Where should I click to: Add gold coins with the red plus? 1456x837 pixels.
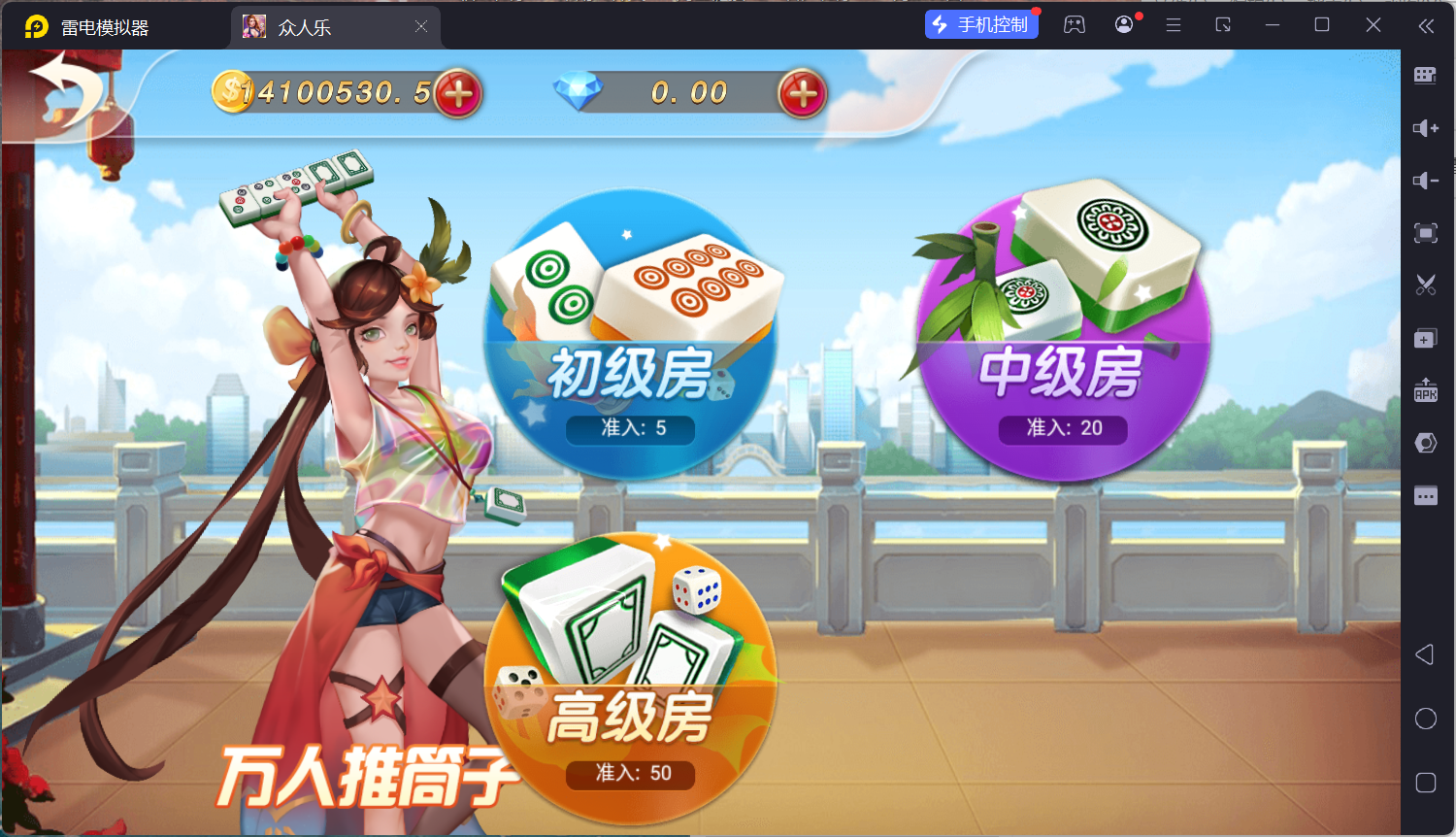pos(458,92)
